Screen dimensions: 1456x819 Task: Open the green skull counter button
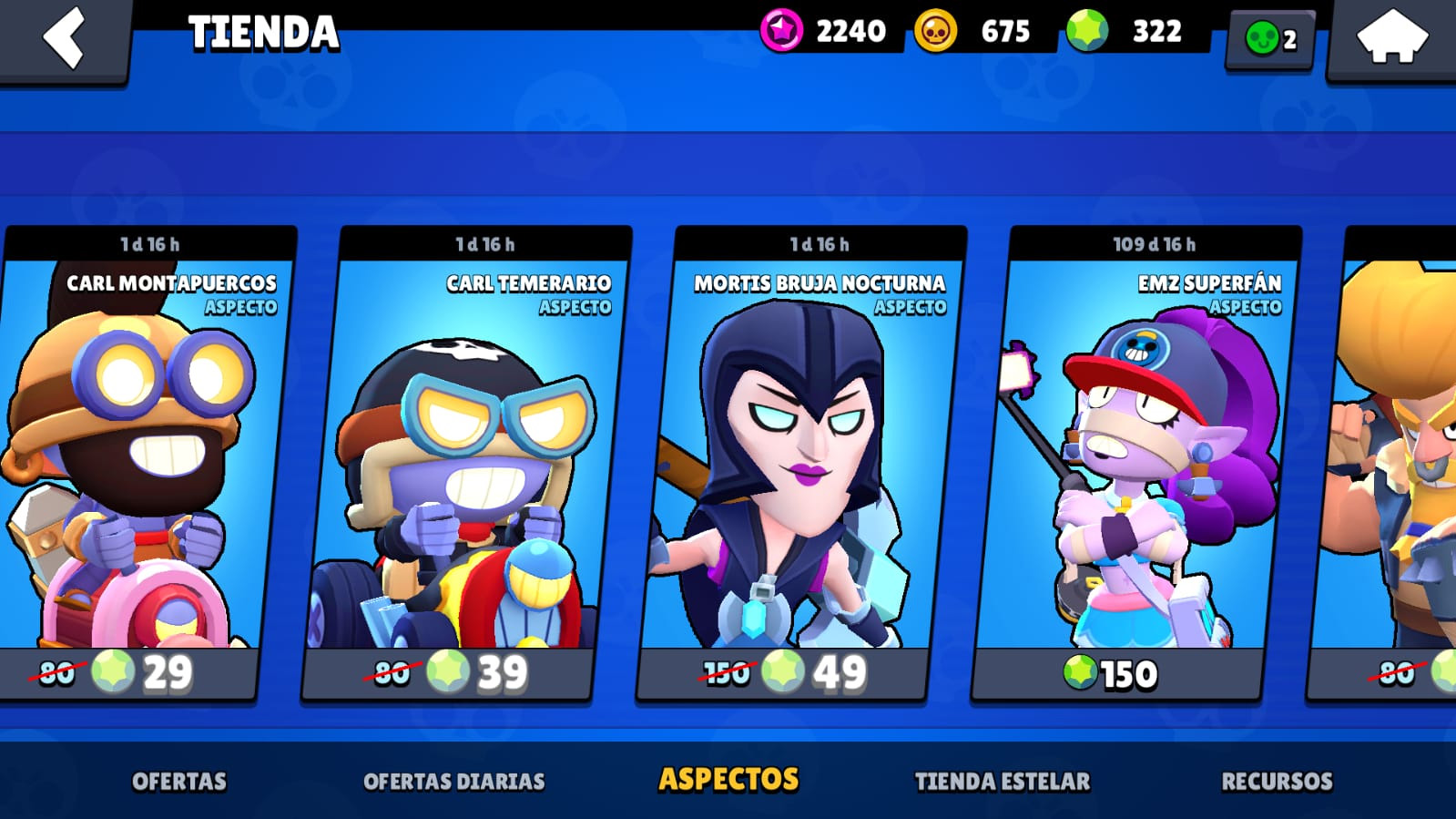point(1270,39)
